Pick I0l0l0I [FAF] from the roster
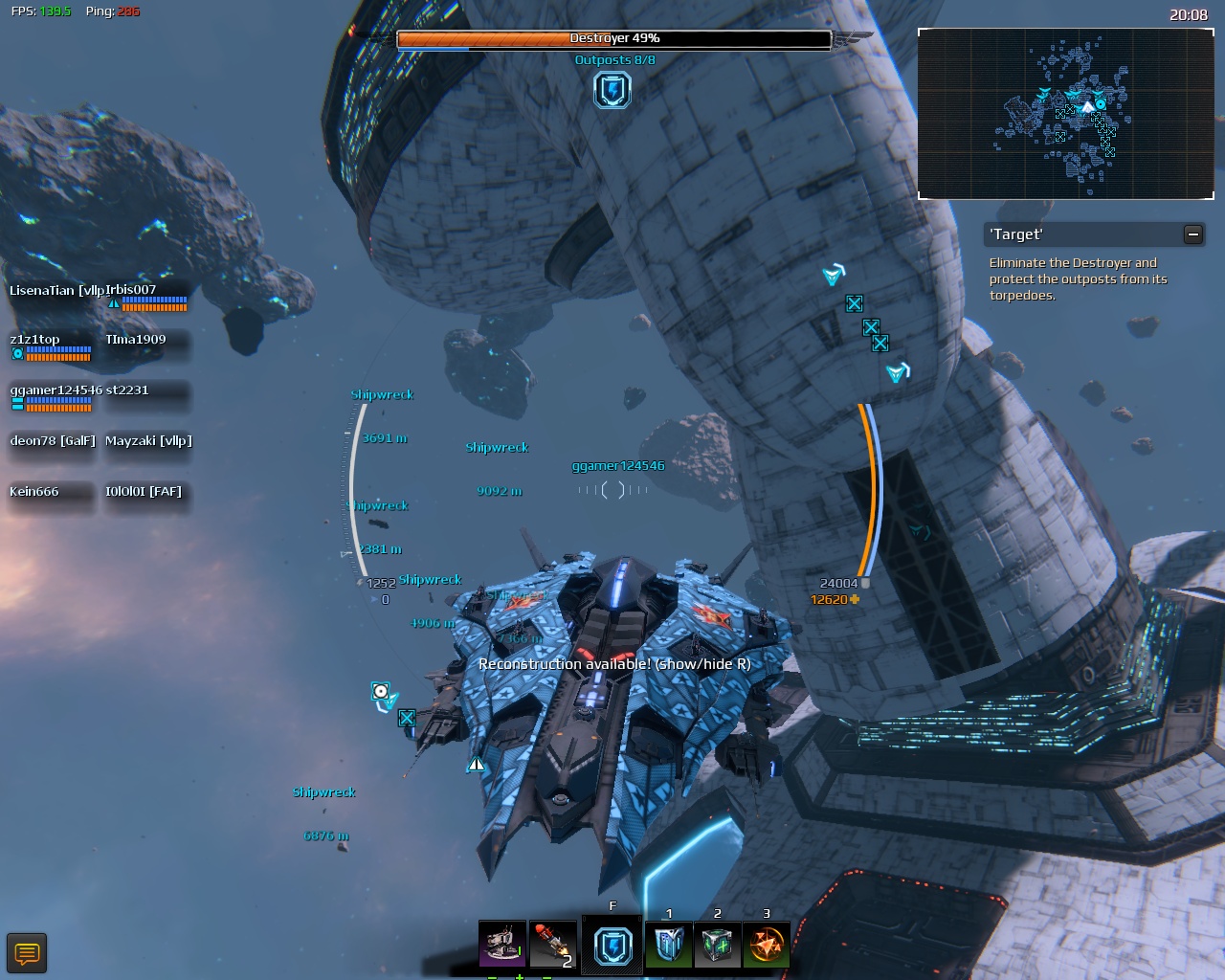 click(145, 493)
